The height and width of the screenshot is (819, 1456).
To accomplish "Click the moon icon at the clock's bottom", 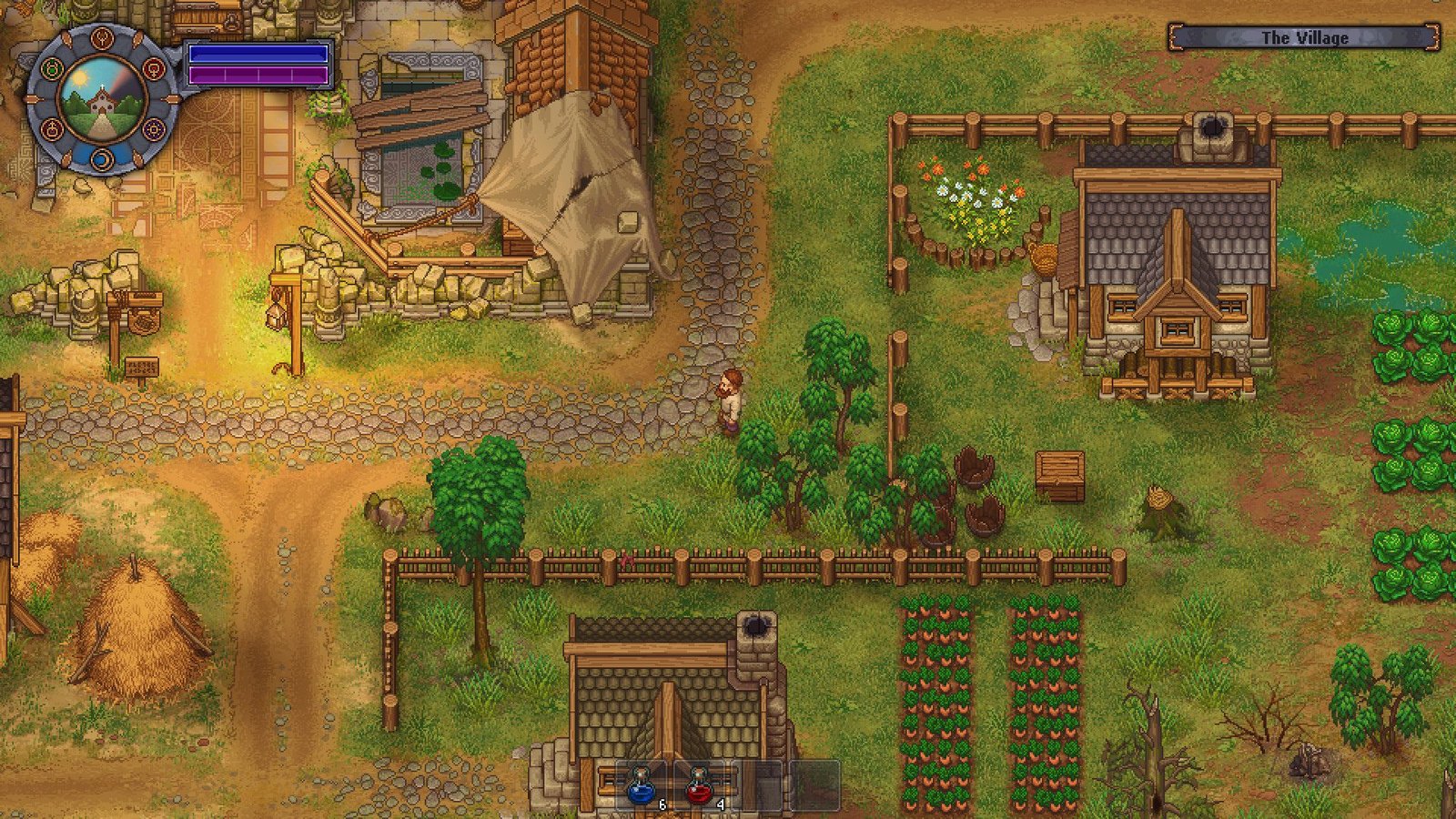I will click(x=103, y=160).
